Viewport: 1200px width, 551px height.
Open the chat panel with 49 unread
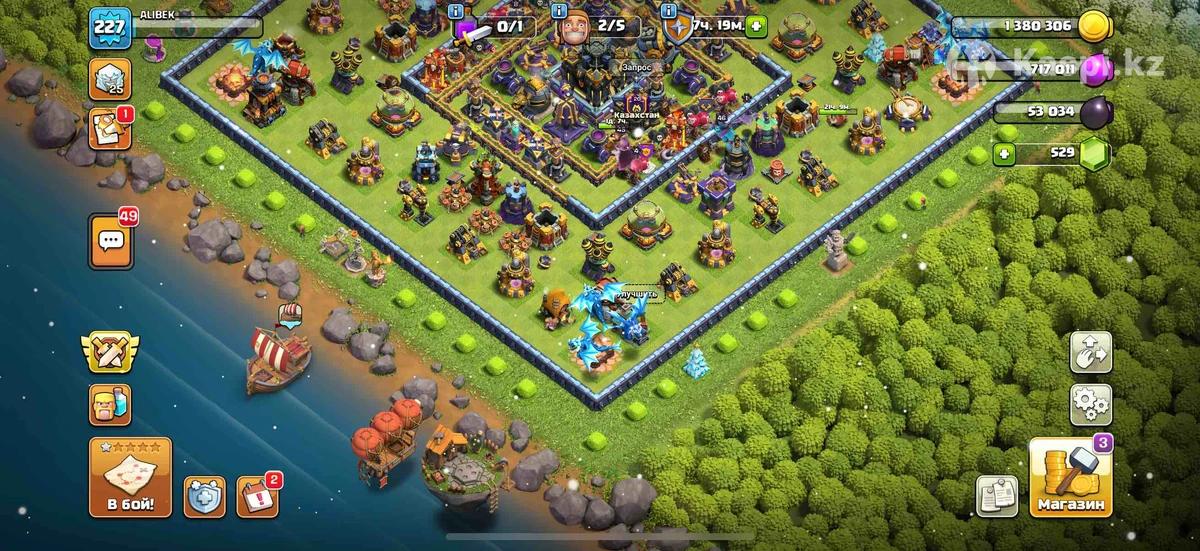[109, 240]
